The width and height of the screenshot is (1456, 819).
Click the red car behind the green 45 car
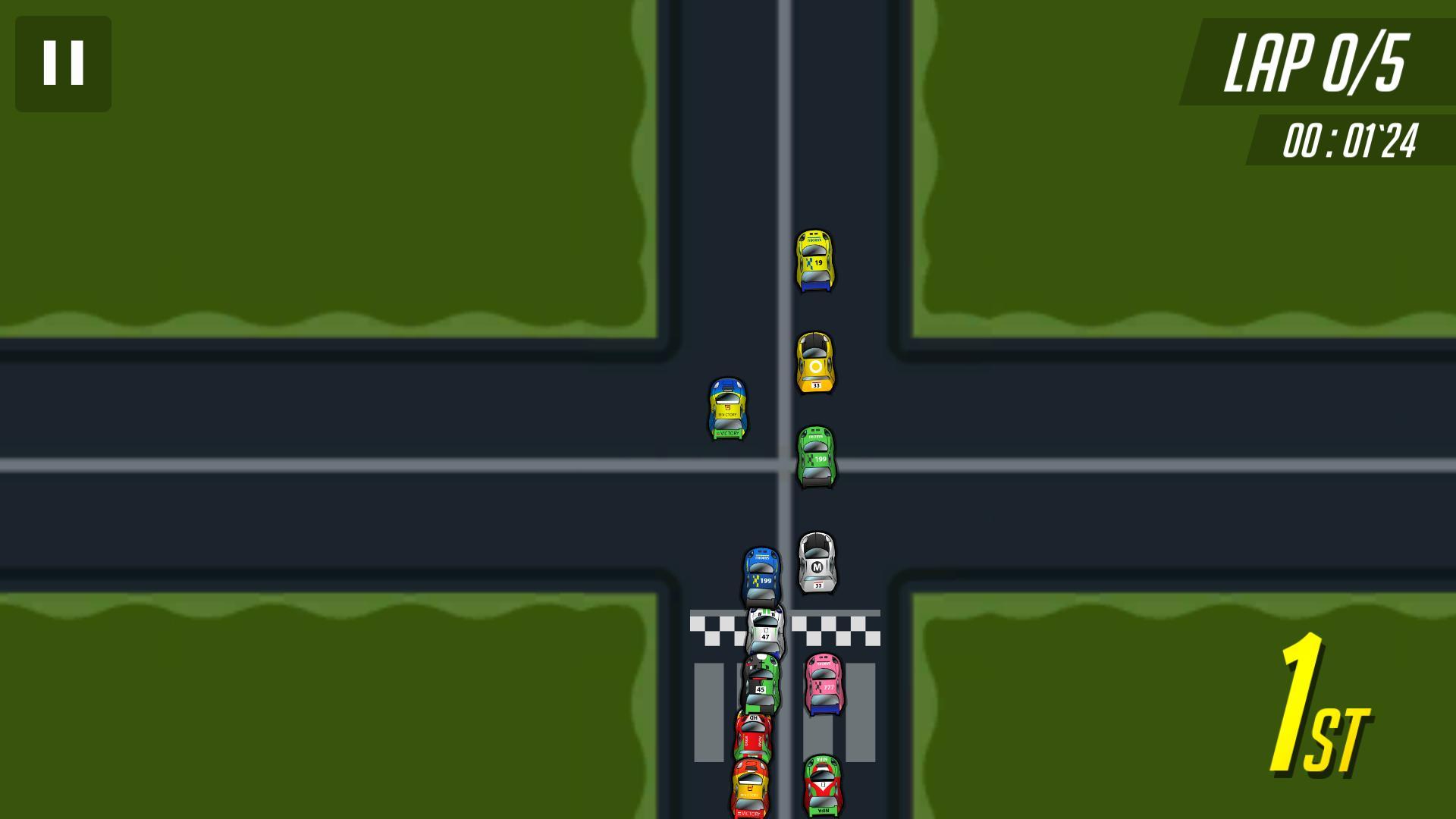[755, 736]
